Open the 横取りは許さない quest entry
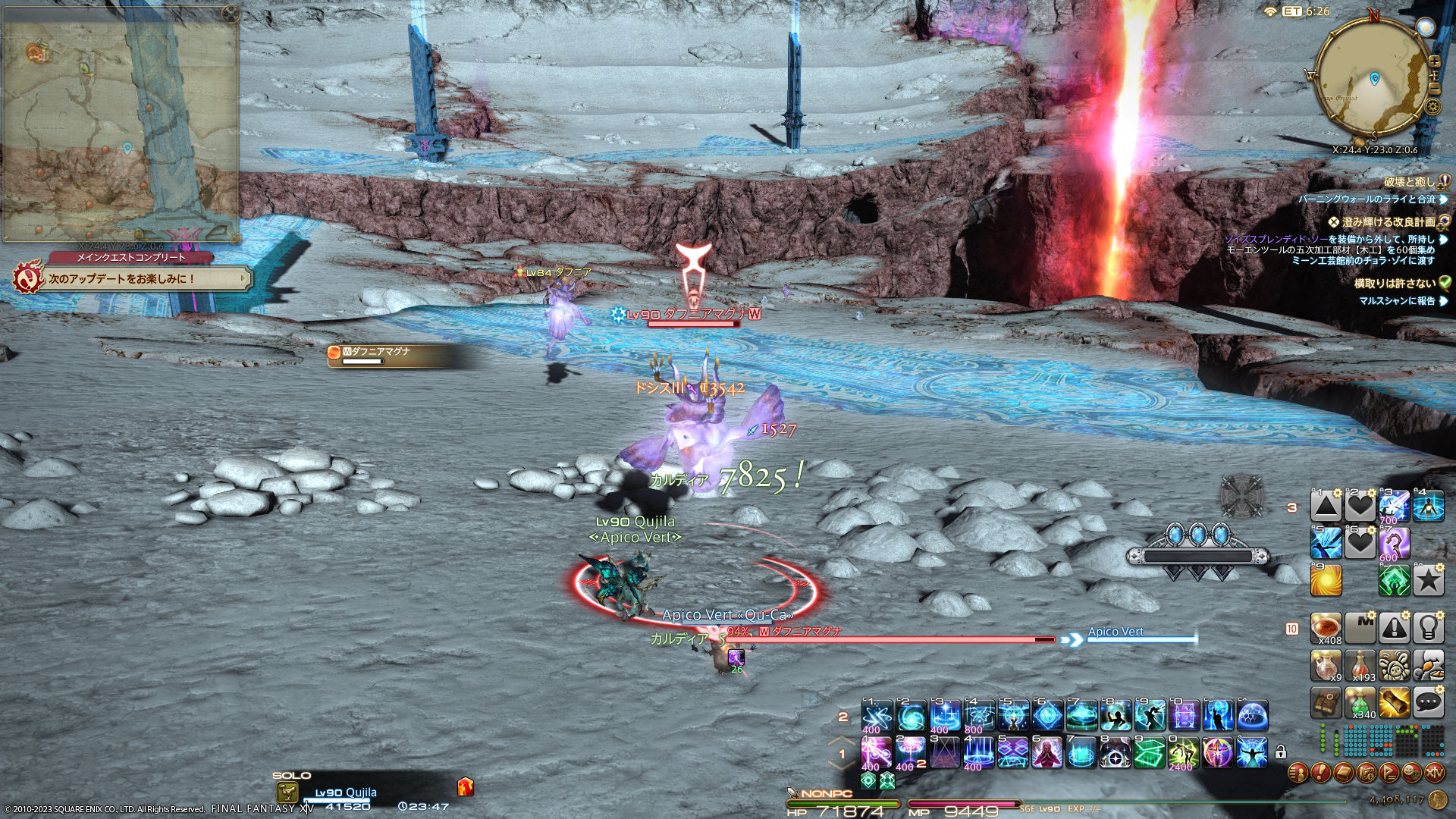The height and width of the screenshot is (819, 1456). click(1395, 283)
